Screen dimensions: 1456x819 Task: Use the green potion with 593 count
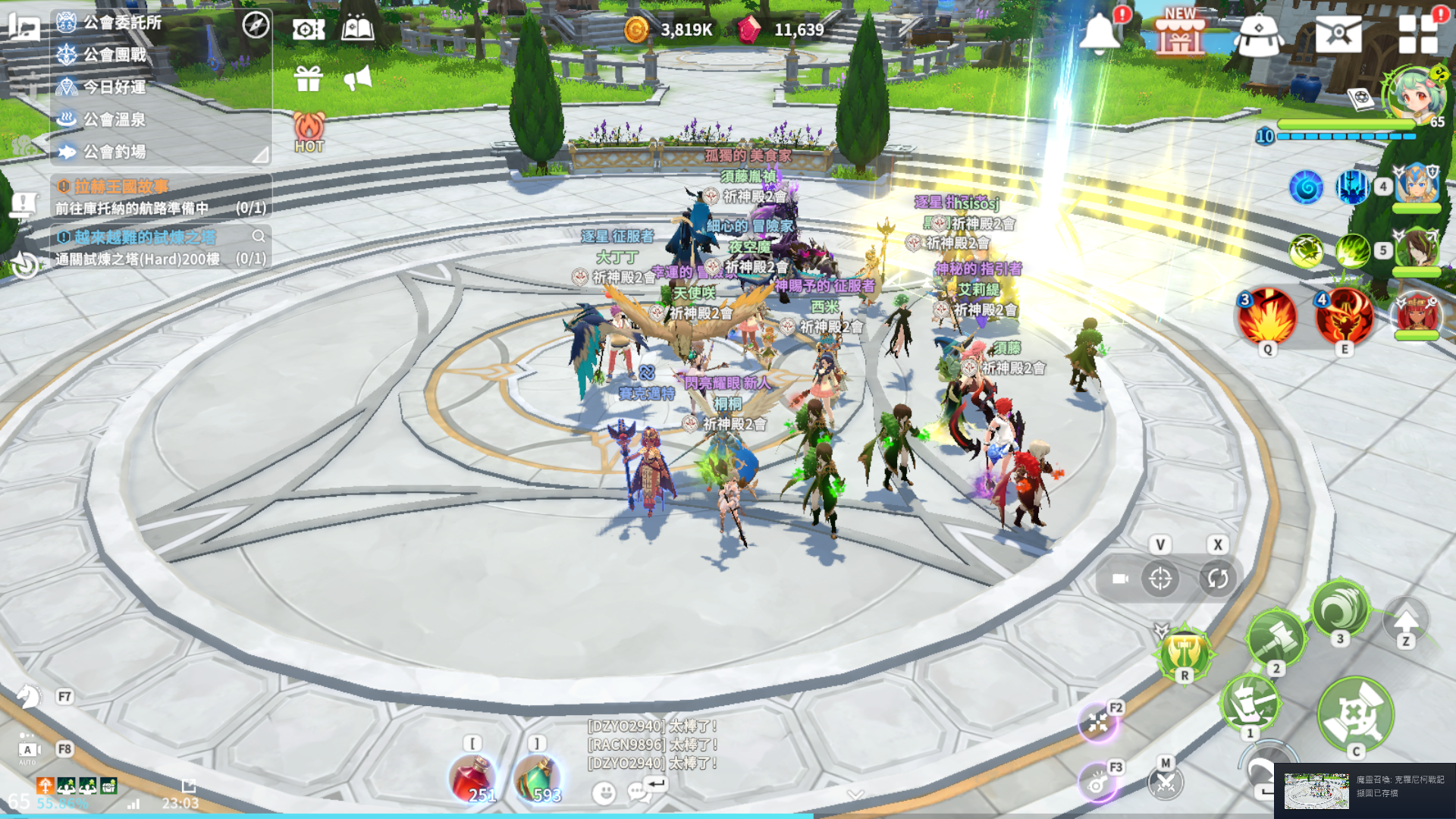(536, 779)
